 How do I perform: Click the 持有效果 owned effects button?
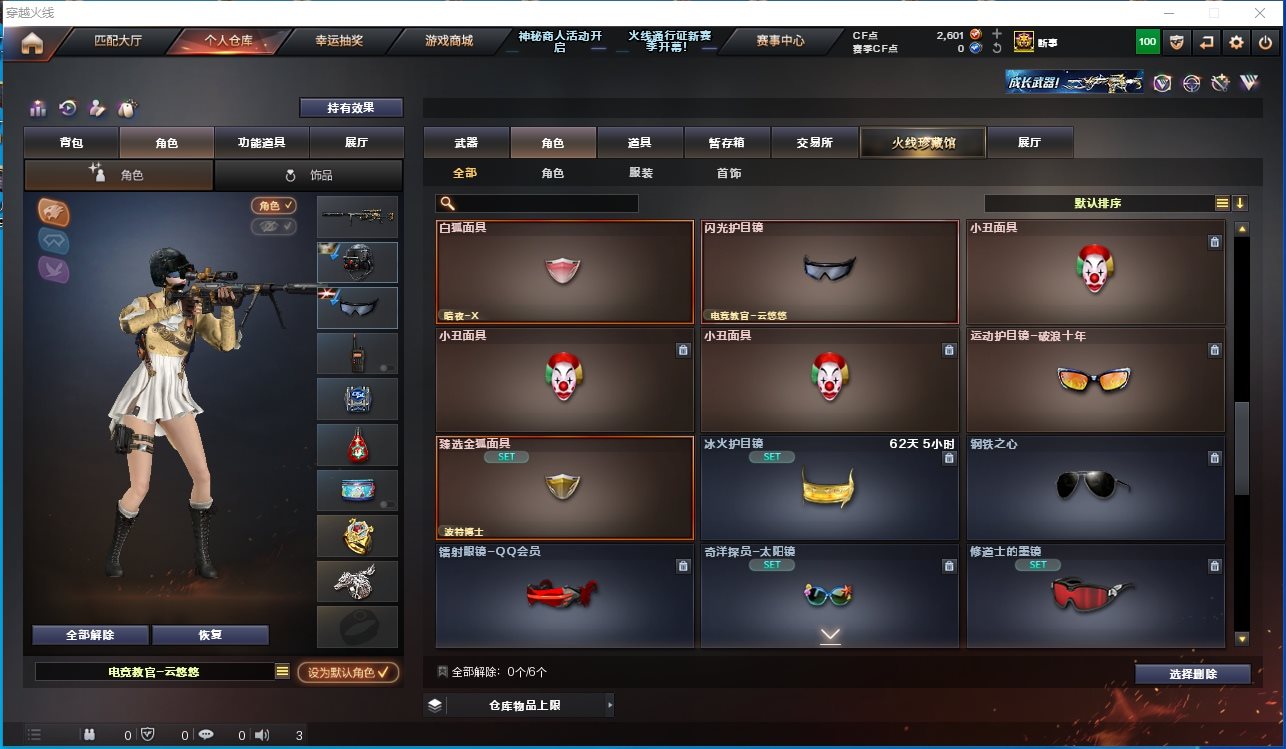pyautogui.click(x=351, y=108)
